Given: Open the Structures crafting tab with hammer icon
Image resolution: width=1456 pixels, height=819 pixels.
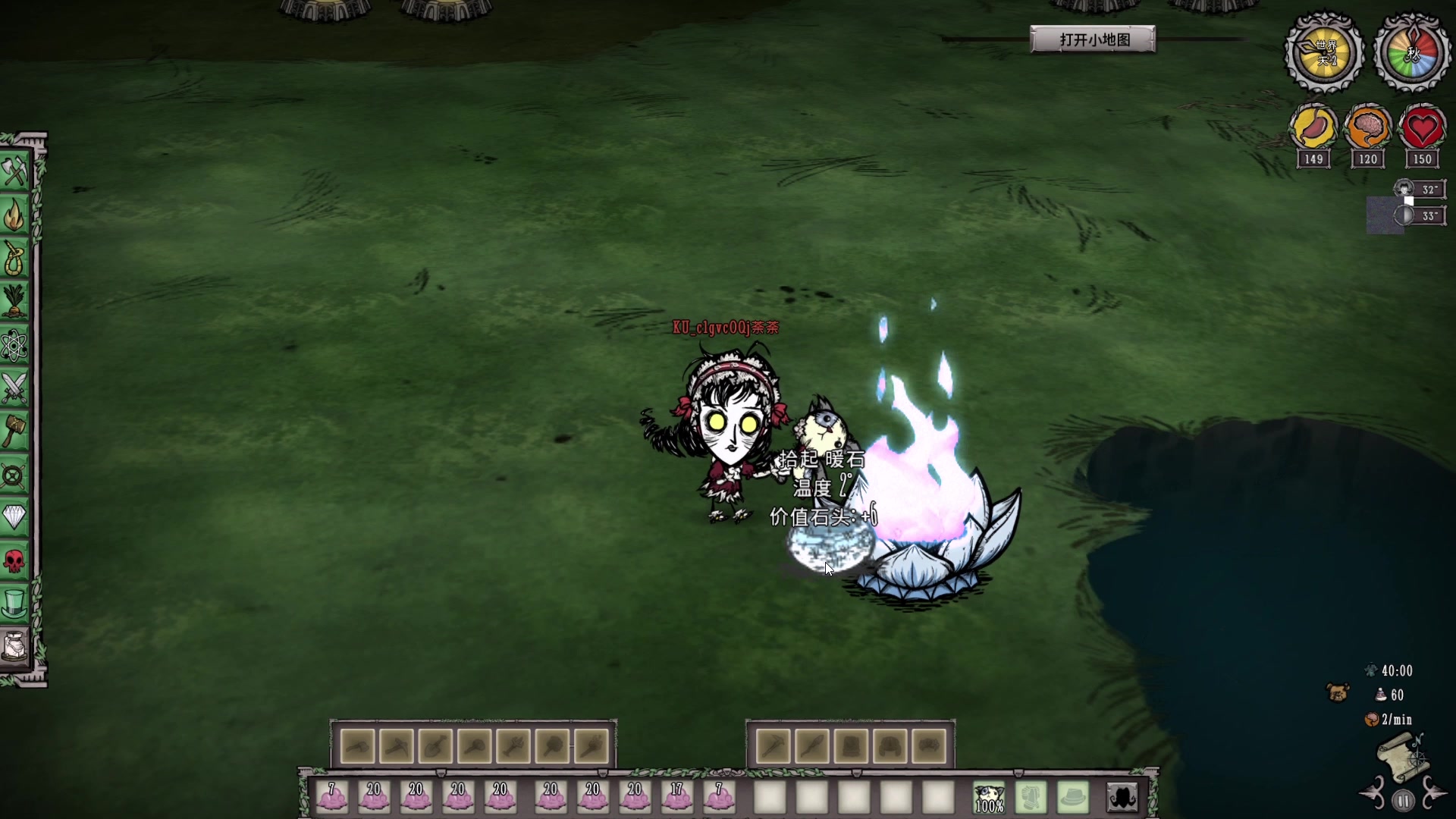Looking at the screenshot, I should tap(15, 431).
